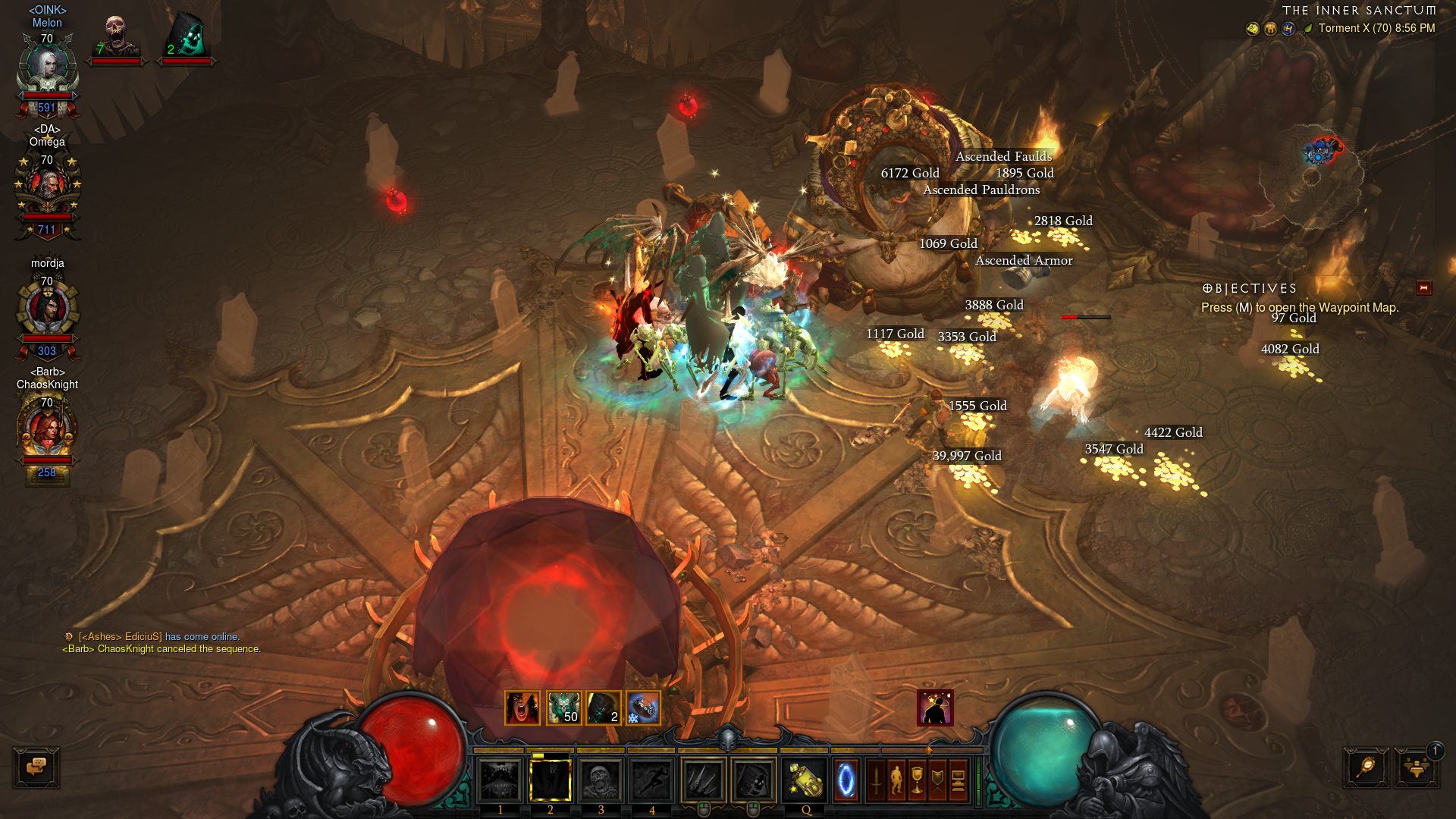Open the chat speech bubble button
Viewport: 1456px width, 819px height.
(36, 767)
